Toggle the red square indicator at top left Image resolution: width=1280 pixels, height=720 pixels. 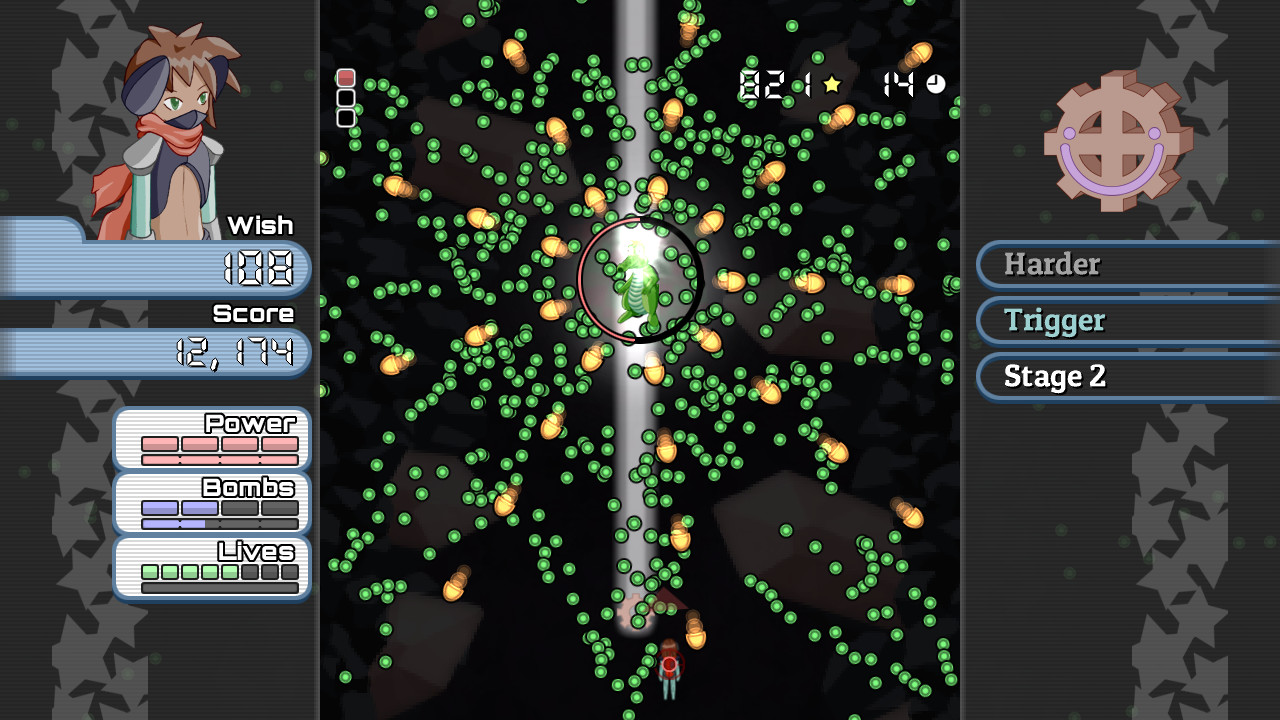tap(345, 77)
